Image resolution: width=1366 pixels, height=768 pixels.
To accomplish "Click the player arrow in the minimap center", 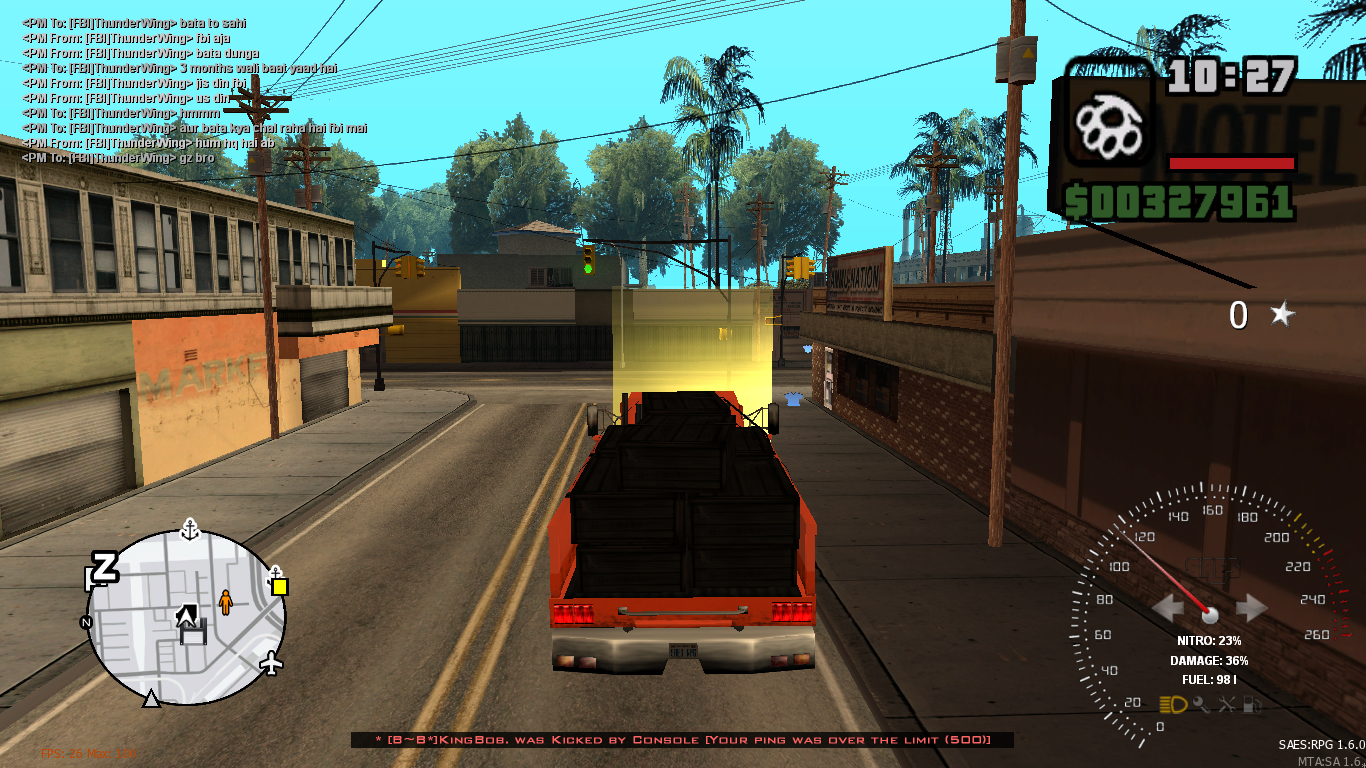I will pyautogui.click(x=187, y=616).
